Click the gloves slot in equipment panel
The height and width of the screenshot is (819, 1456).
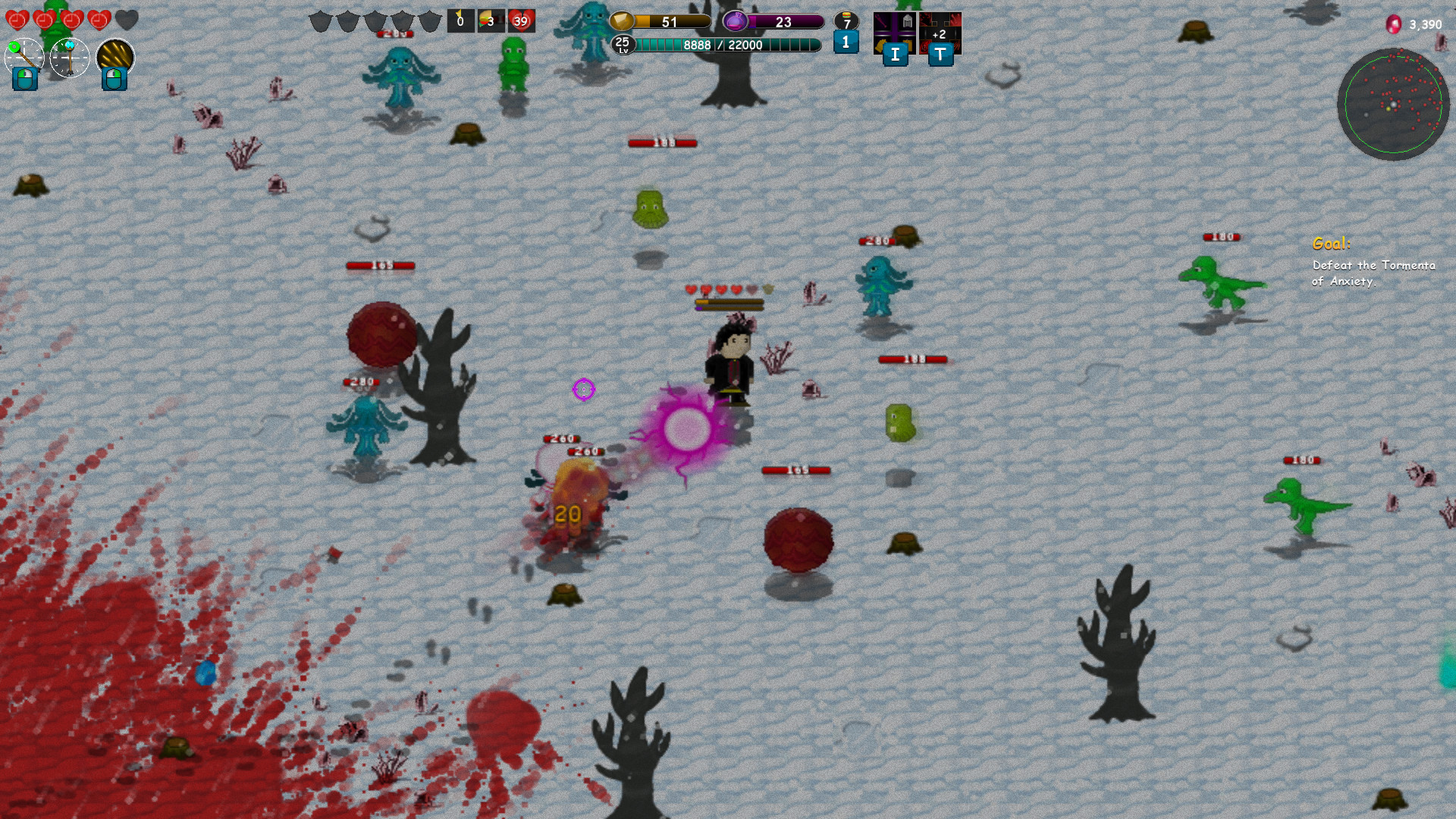point(881,43)
